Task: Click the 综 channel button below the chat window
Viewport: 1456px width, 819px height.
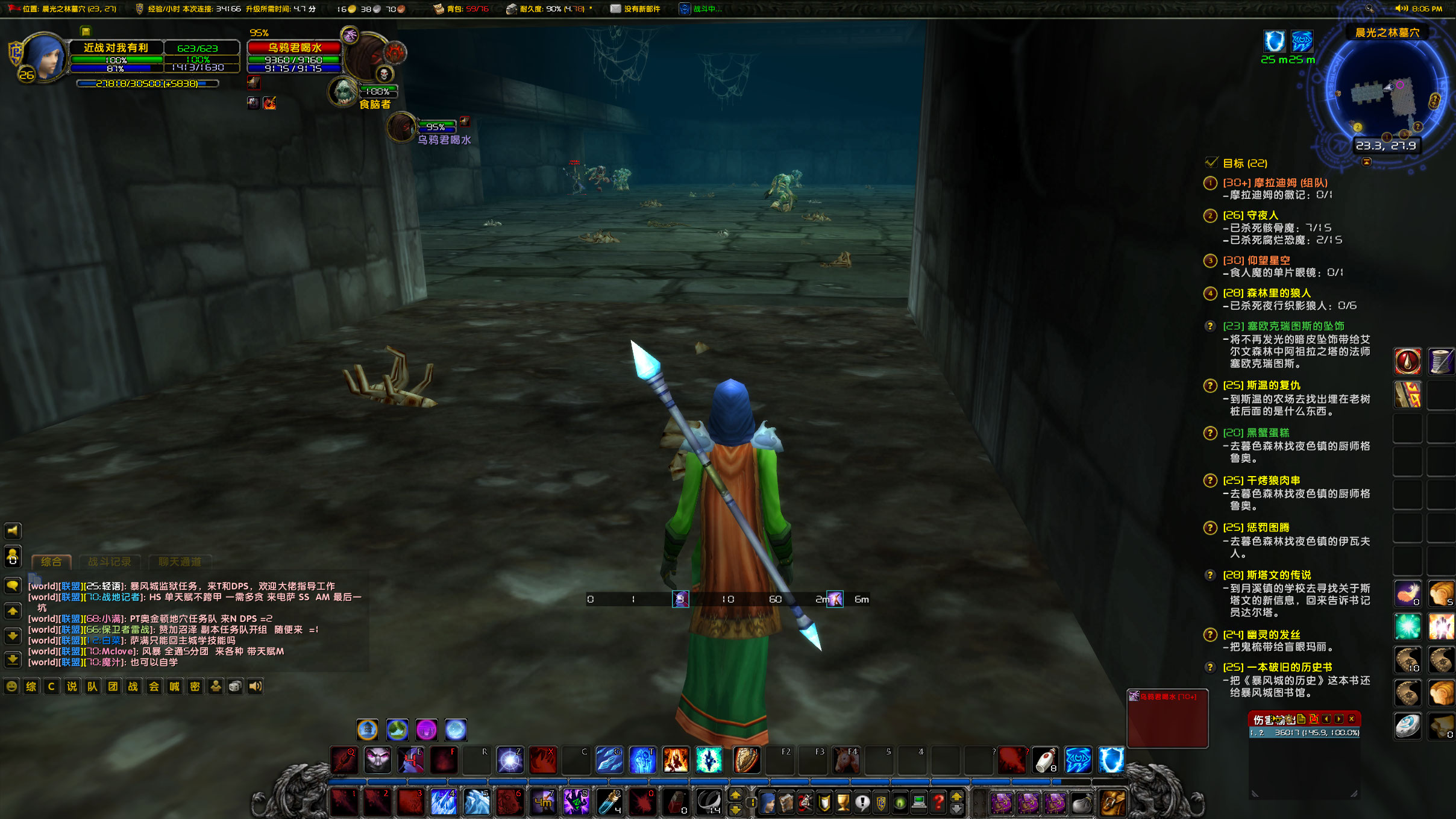Action: click(x=32, y=686)
